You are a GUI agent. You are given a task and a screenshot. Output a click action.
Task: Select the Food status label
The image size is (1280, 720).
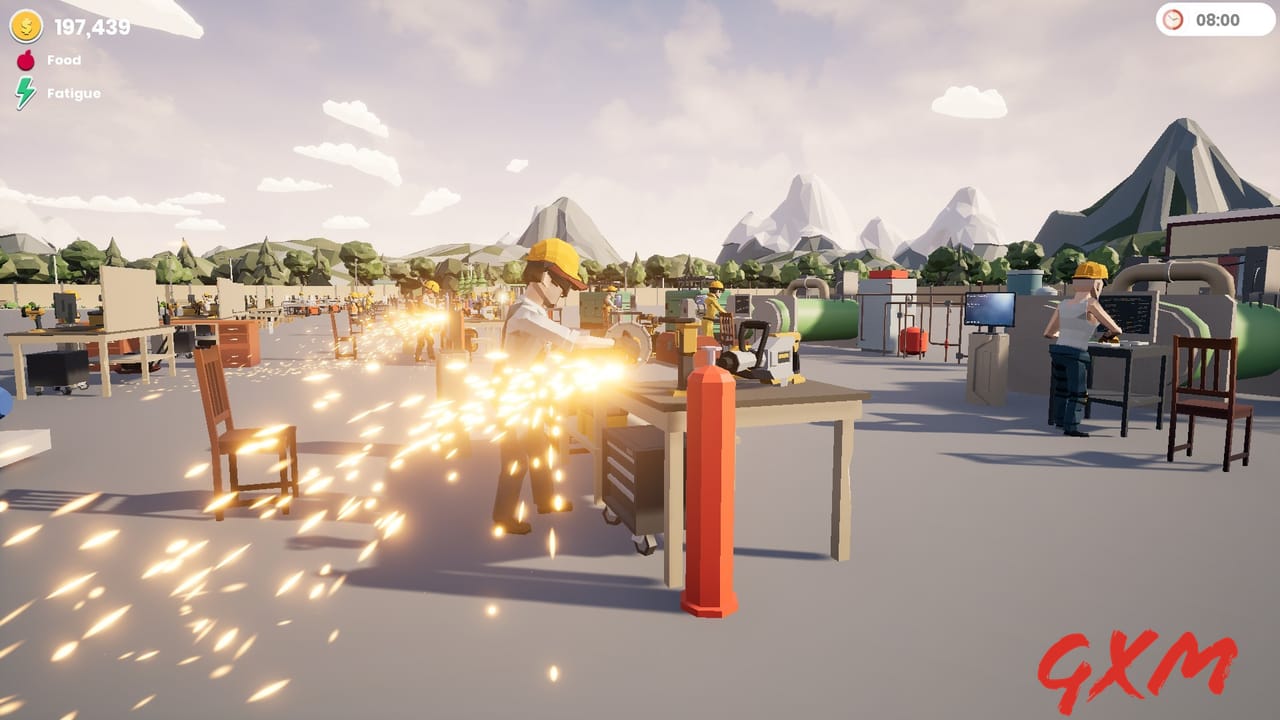[x=64, y=59]
